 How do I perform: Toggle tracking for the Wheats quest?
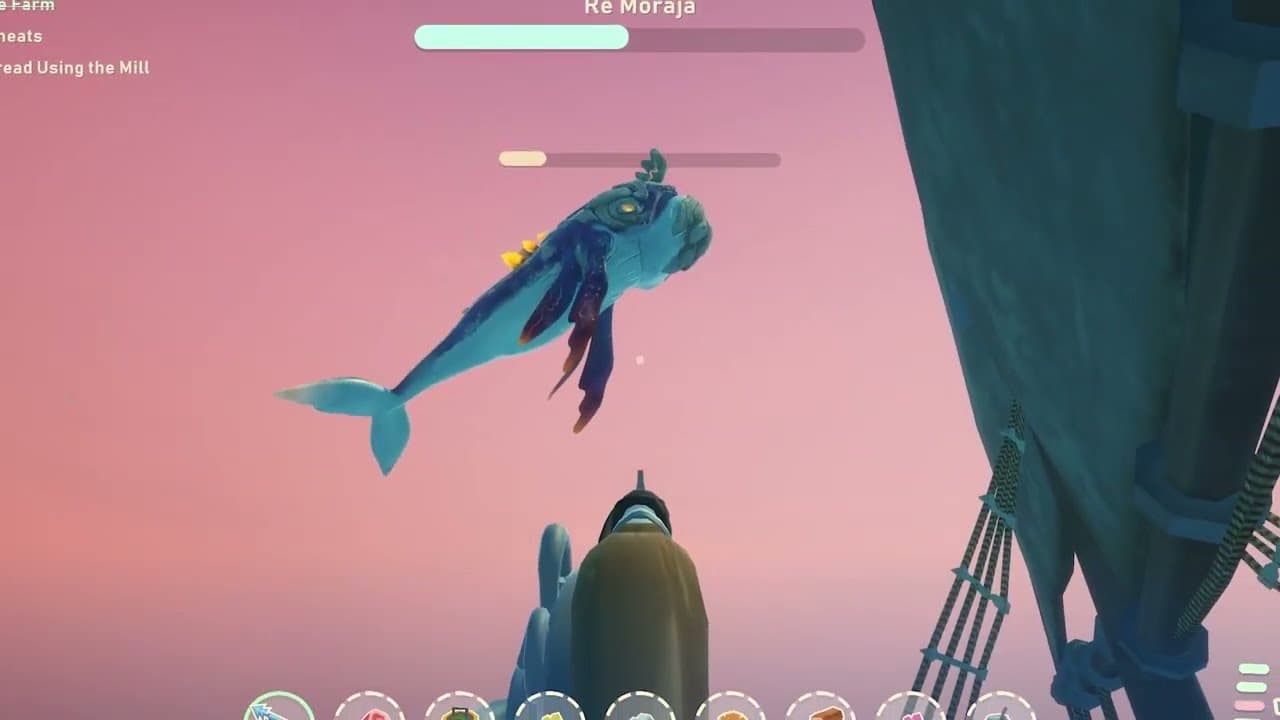(22, 37)
